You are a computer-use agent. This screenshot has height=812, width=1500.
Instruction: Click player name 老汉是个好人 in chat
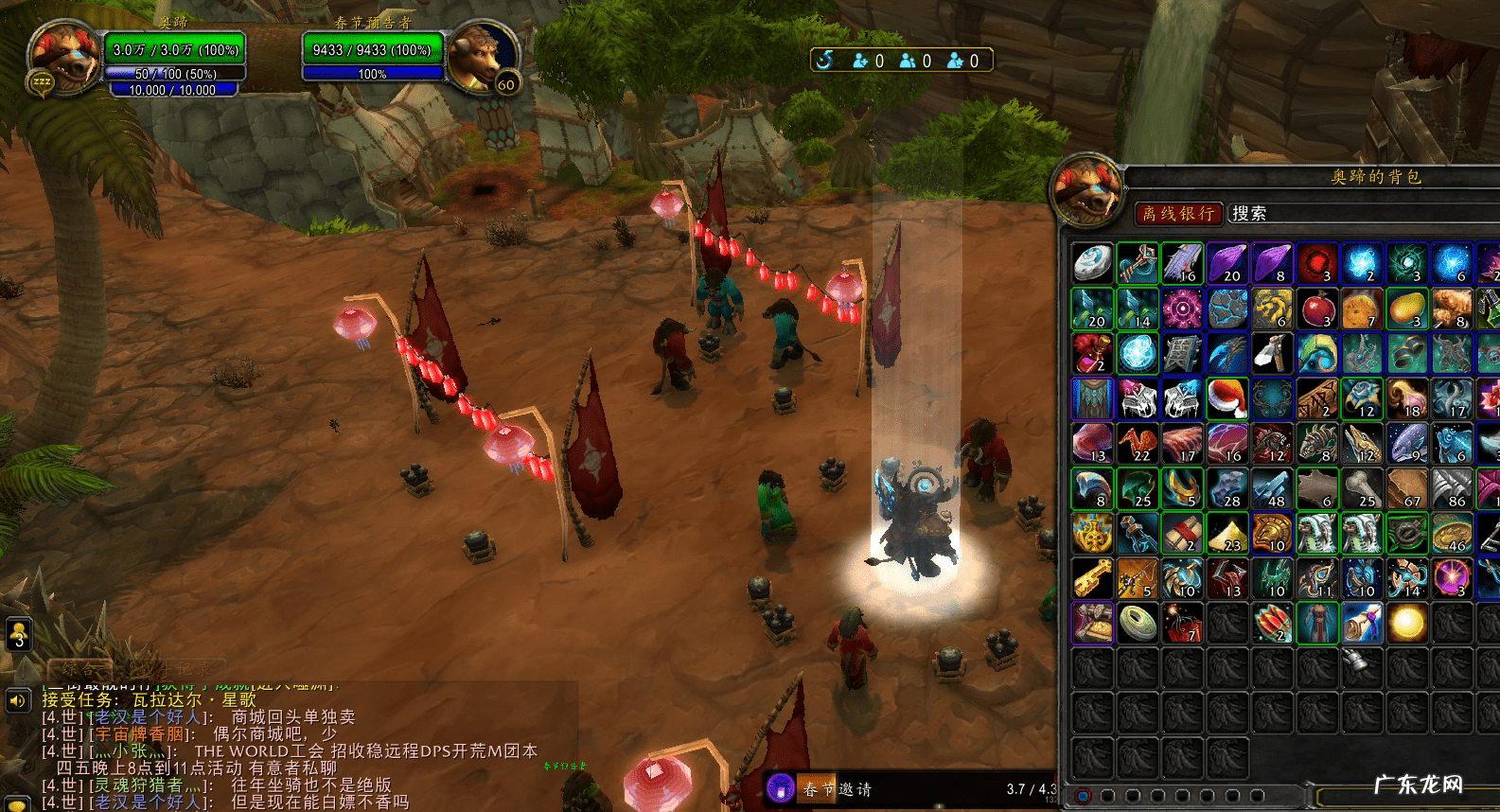tap(151, 717)
